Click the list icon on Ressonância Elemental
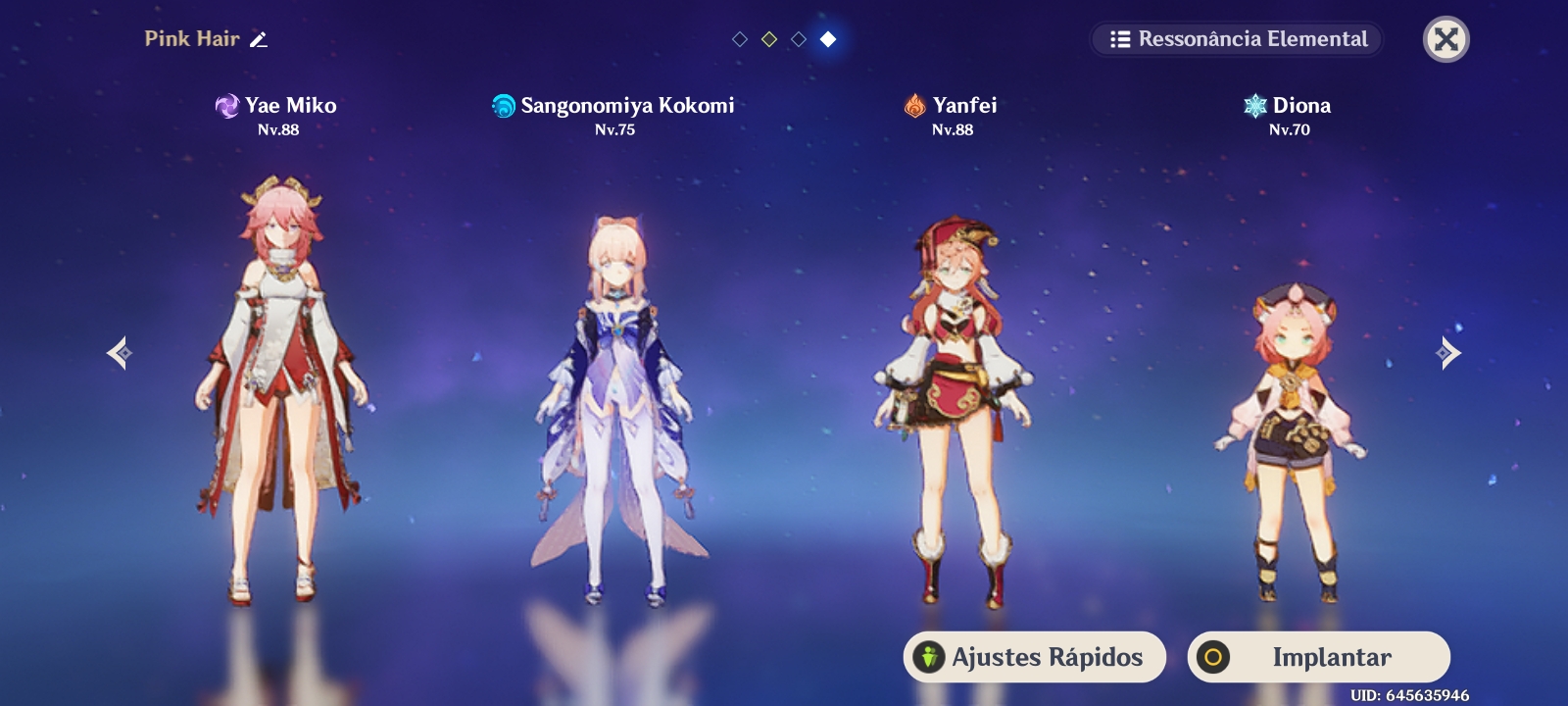 coord(1120,39)
